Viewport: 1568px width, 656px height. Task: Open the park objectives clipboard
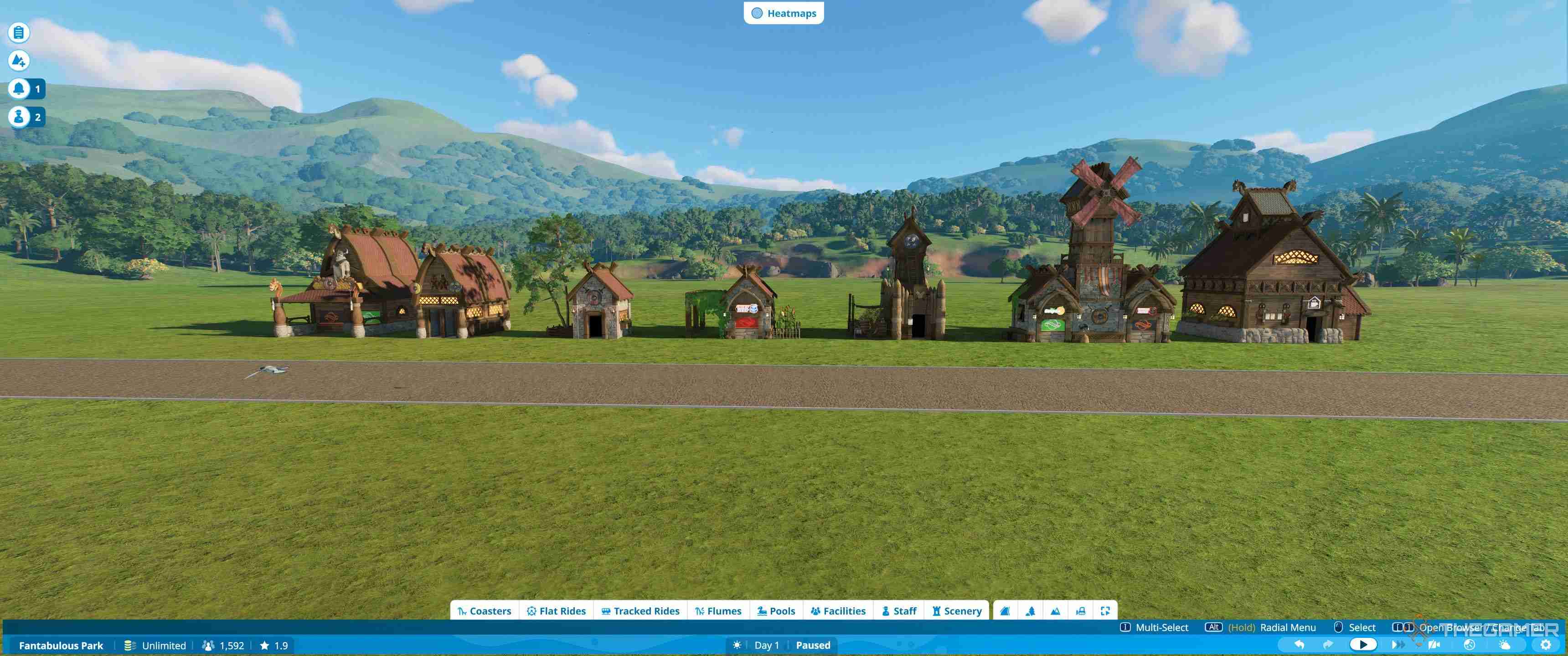[18, 33]
